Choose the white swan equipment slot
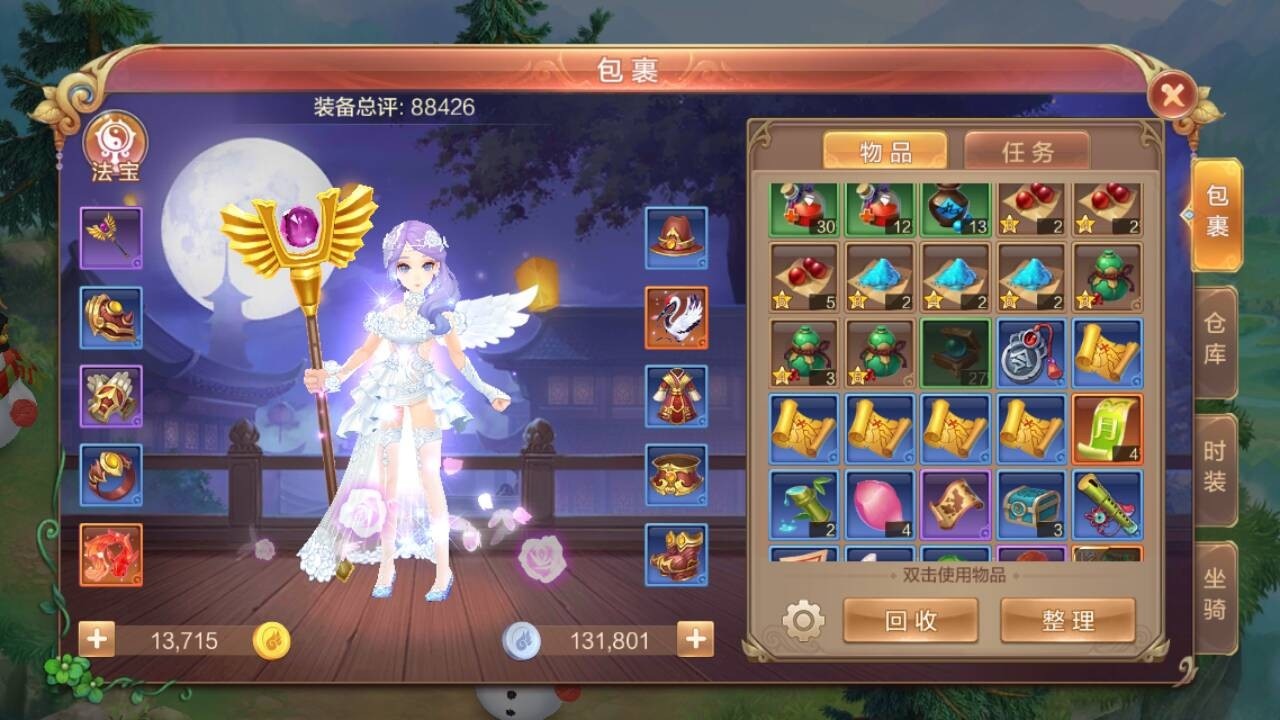This screenshot has width=1280, height=720. tap(676, 317)
